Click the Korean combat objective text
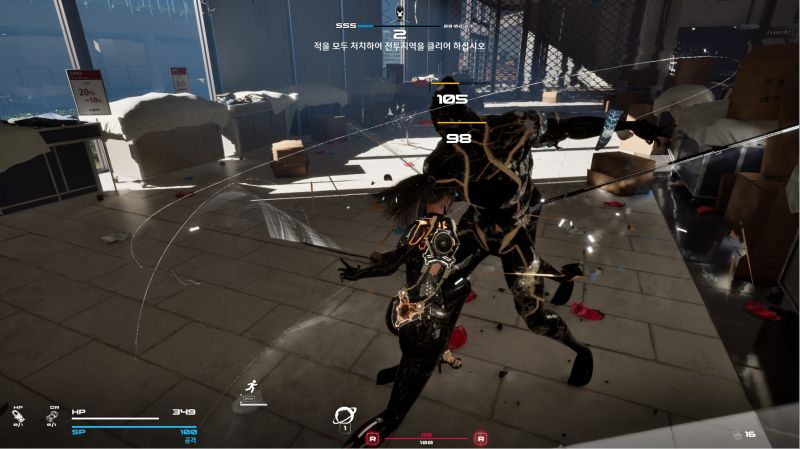Screen dimensions: 800x449 coord(399,45)
